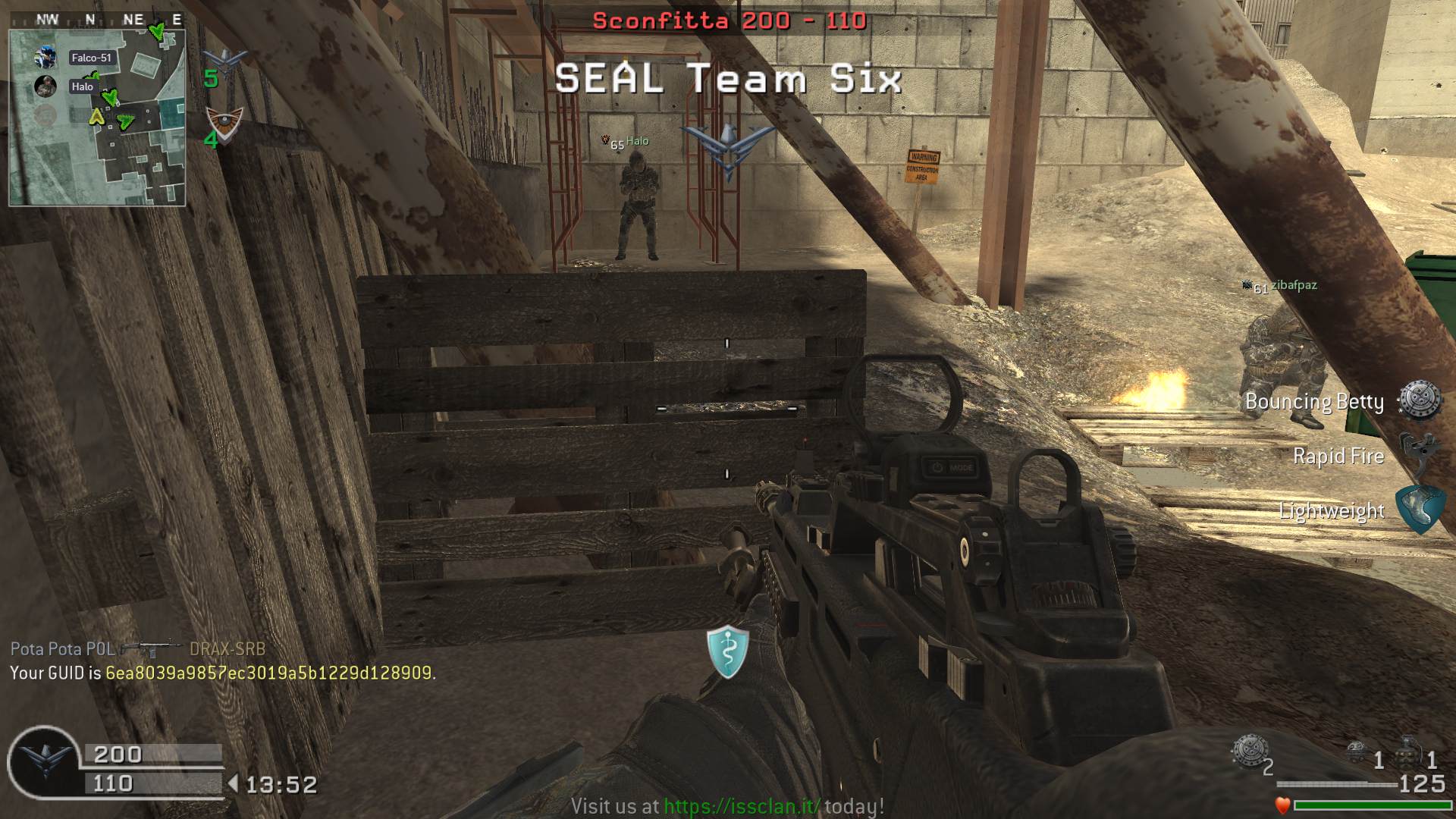Image resolution: width=1456 pixels, height=819 pixels.
Task: Click the medic shield icon
Action: pyautogui.click(x=728, y=651)
